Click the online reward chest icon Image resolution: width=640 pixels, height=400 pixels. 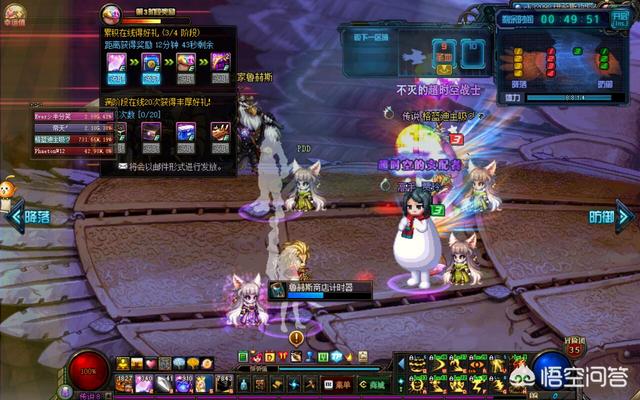pyautogui.click(x=112, y=12)
